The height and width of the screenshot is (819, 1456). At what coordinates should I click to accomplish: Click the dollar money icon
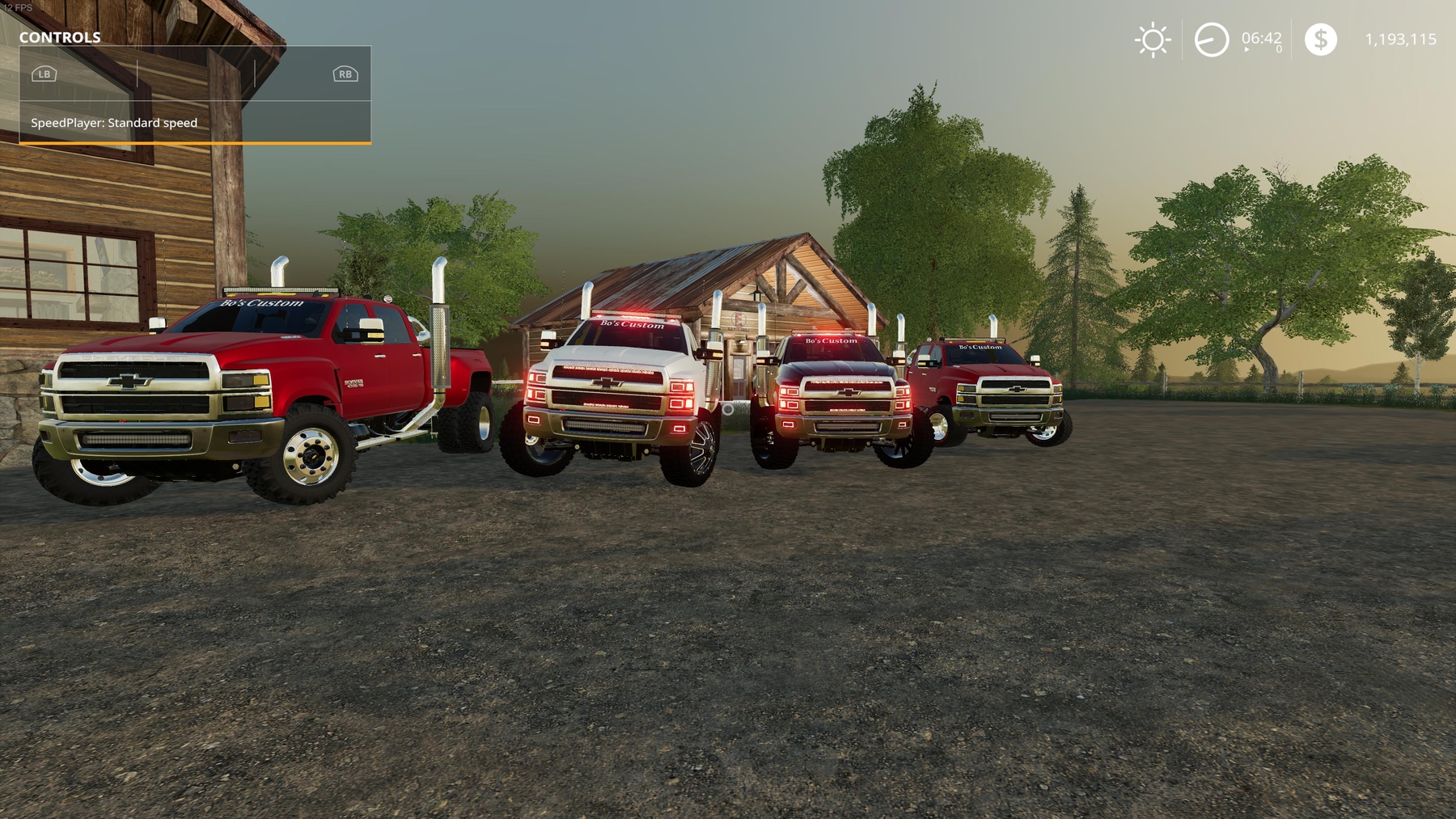point(1320,40)
